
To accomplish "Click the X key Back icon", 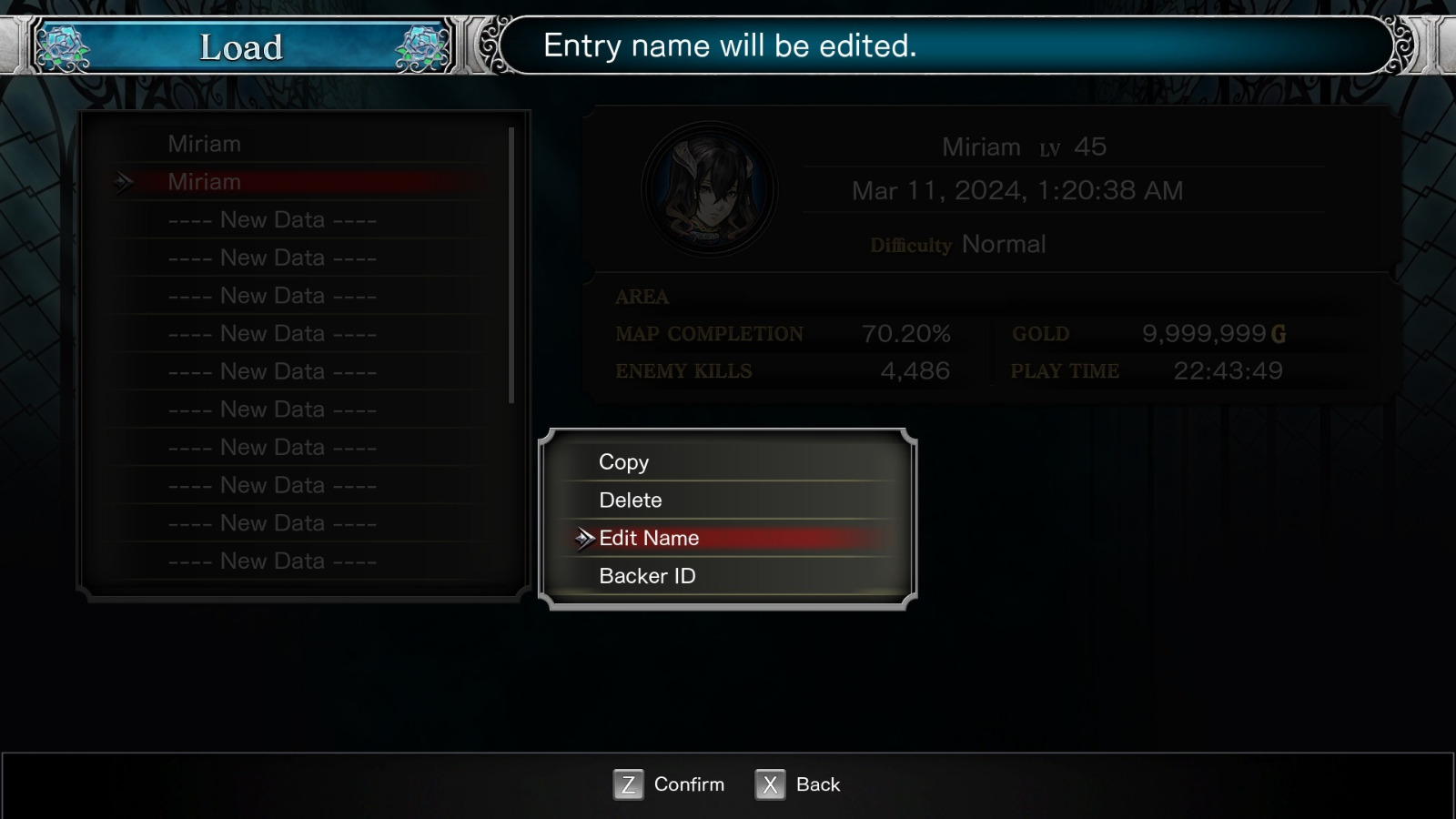I will (769, 784).
